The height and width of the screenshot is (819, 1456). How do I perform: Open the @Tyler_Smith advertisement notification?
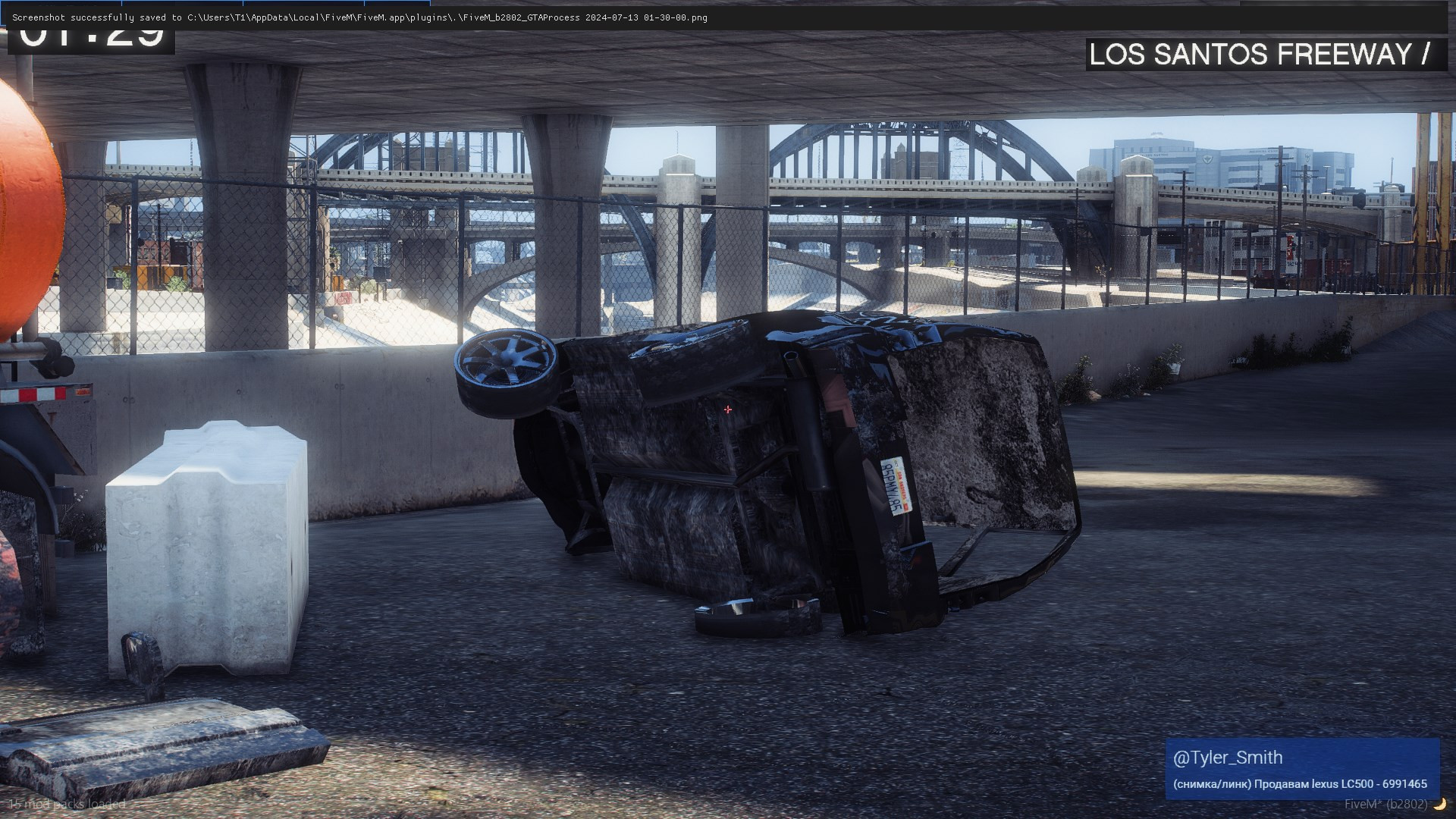[x=1301, y=769]
